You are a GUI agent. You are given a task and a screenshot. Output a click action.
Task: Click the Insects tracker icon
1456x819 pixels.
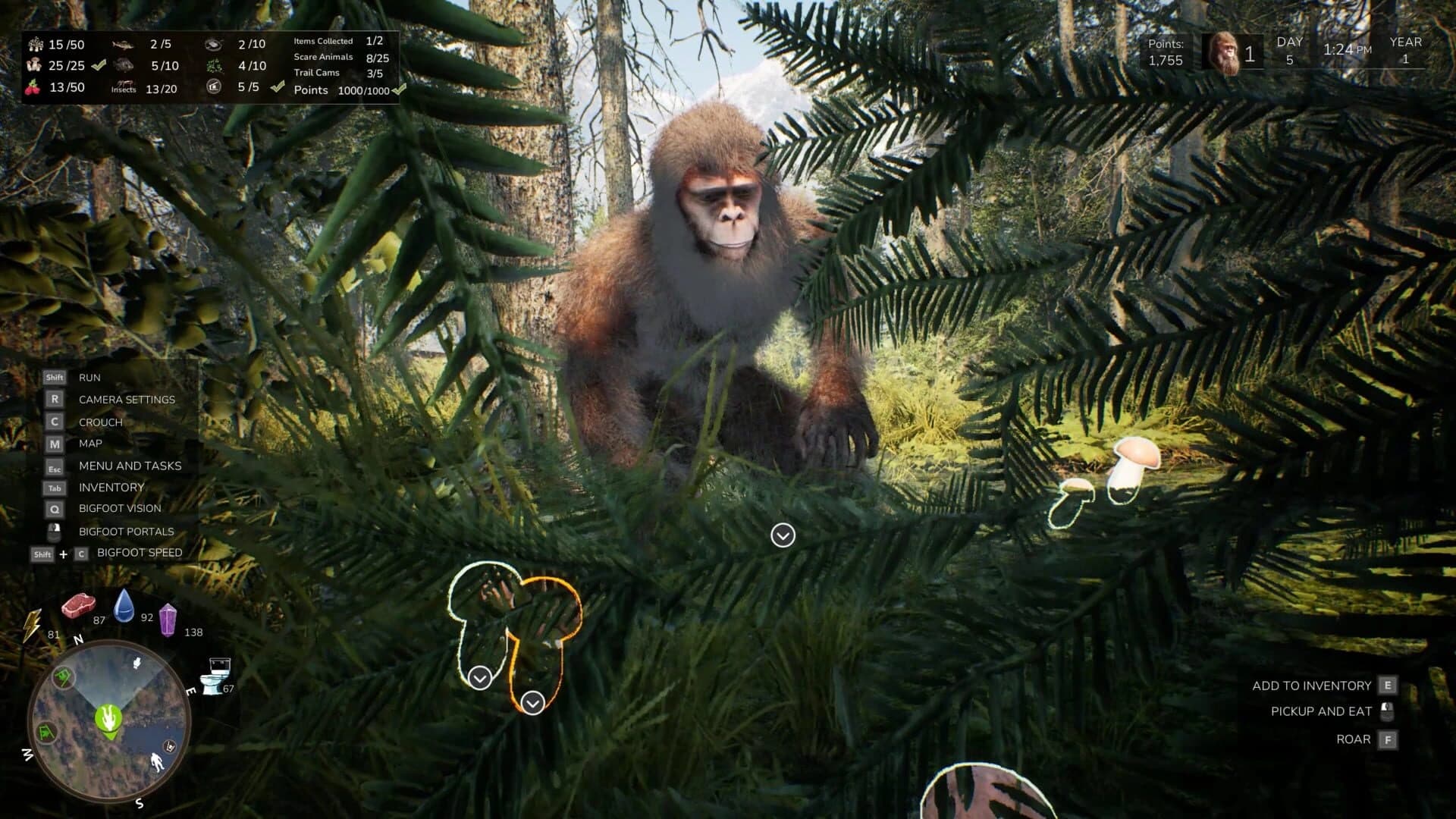(x=125, y=86)
